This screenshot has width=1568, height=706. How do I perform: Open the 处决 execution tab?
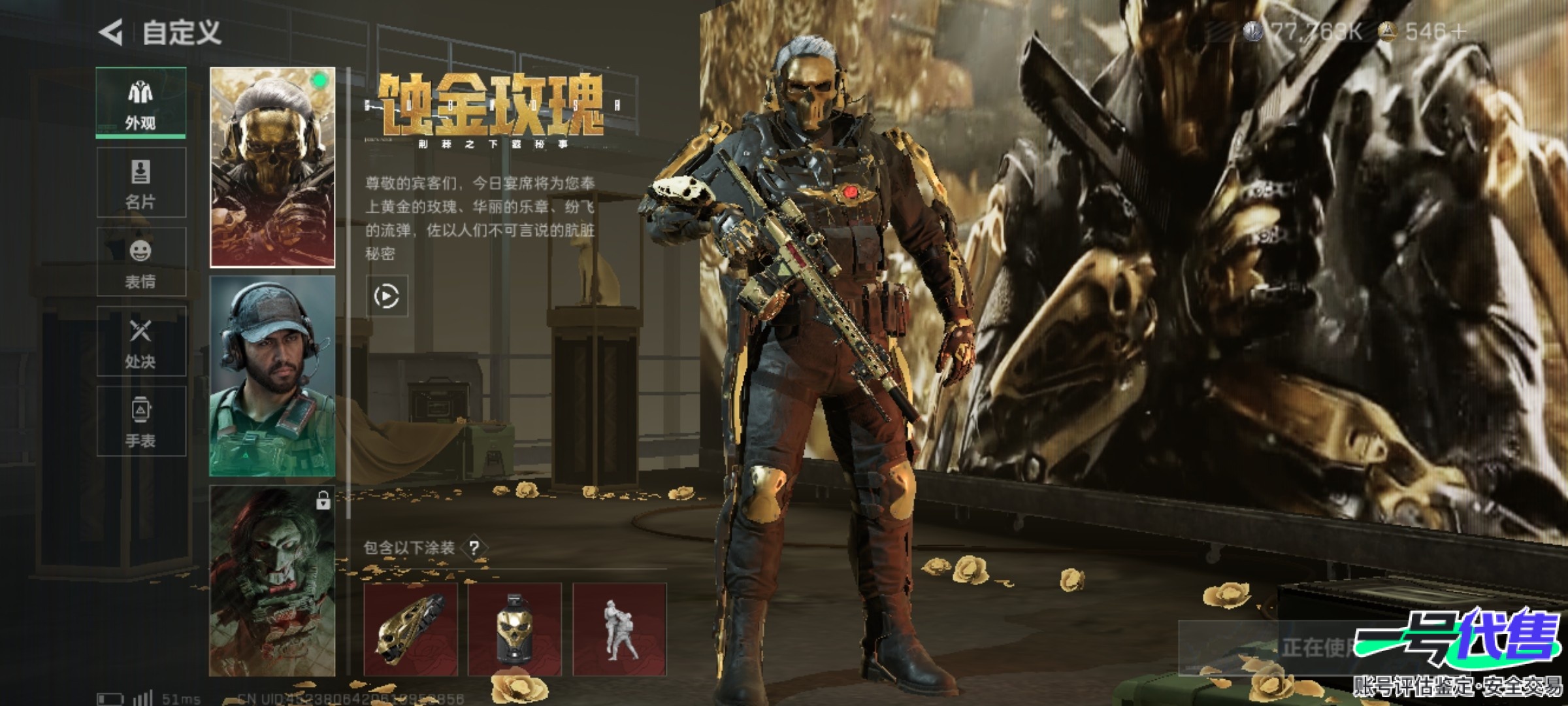coord(141,342)
